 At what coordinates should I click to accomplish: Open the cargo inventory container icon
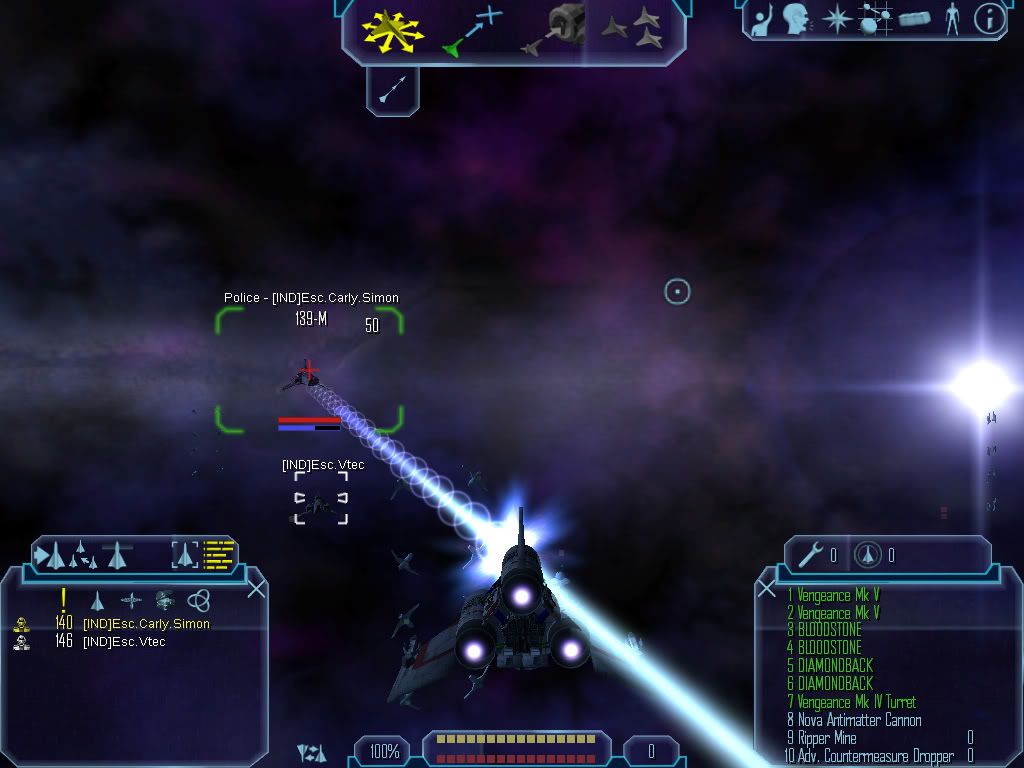click(914, 19)
